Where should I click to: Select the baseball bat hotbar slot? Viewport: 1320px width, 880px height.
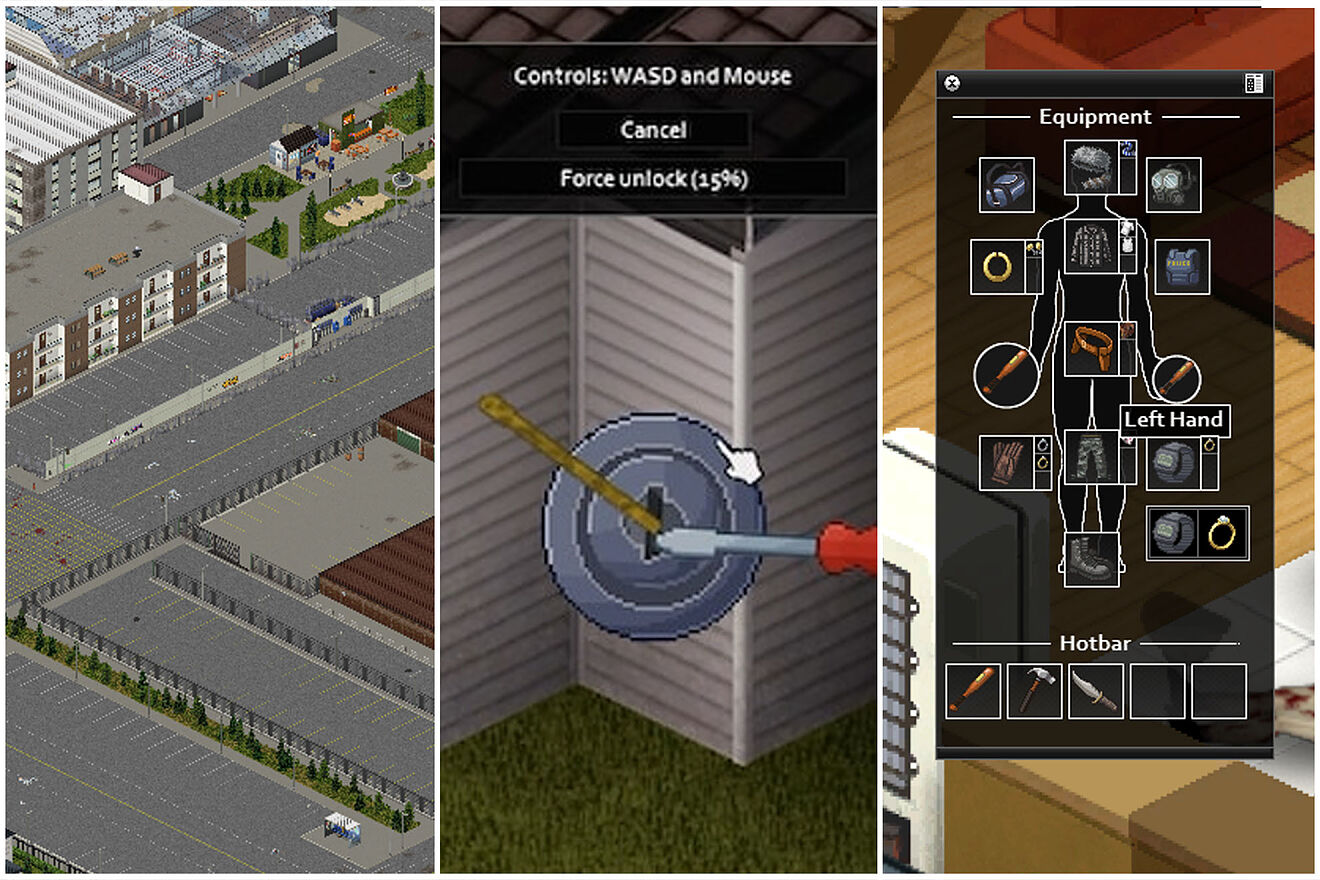pyautogui.click(x=973, y=691)
